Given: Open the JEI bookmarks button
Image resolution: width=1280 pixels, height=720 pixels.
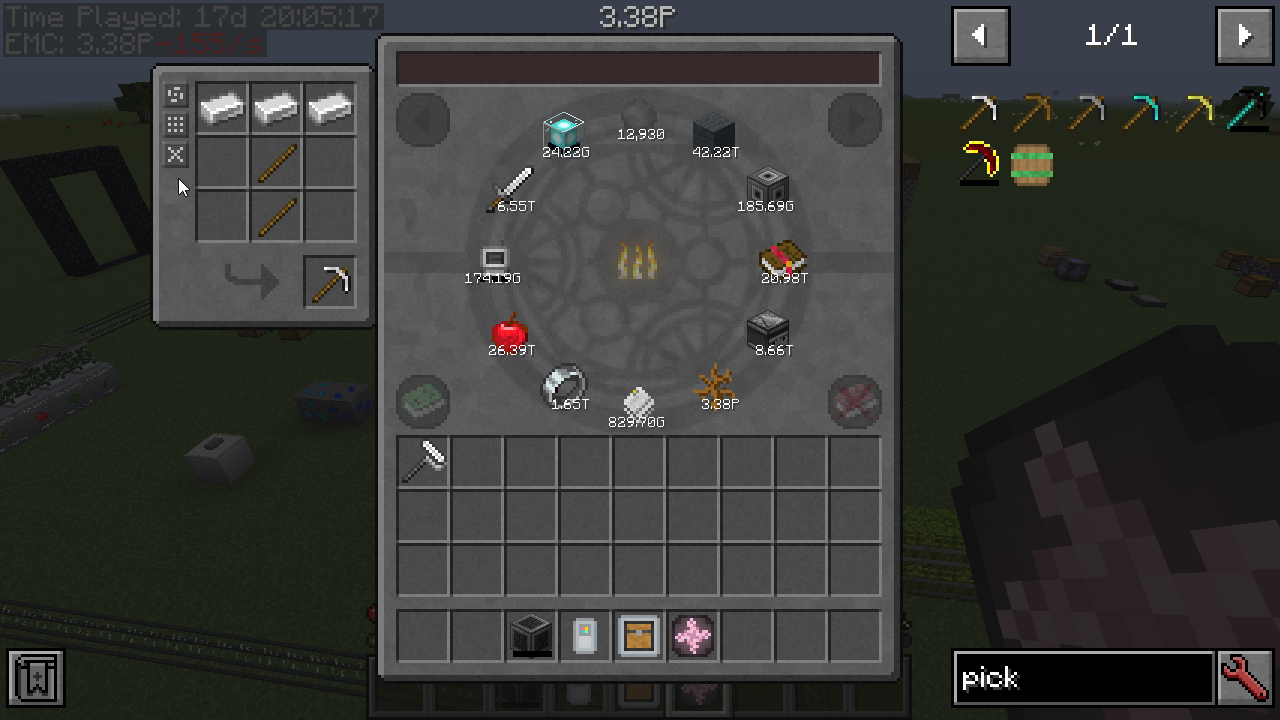Looking at the screenshot, I should pos(36,678).
